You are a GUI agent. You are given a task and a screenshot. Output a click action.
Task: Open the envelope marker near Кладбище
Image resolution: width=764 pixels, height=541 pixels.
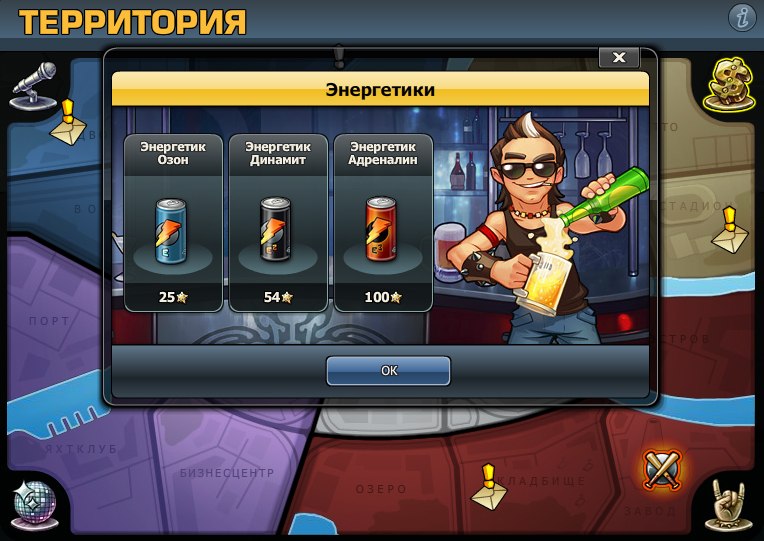point(488,487)
